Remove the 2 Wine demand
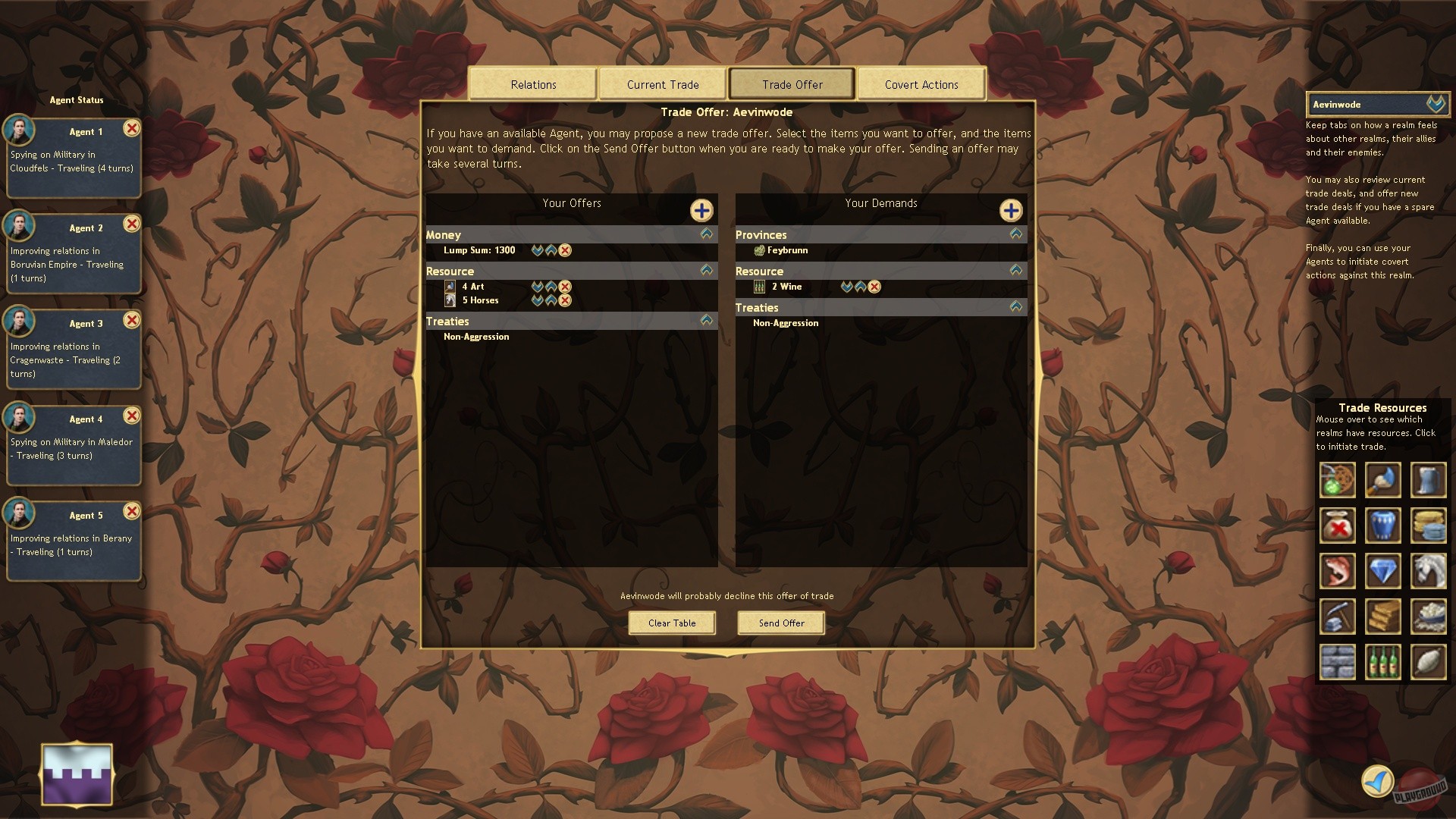The width and height of the screenshot is (1456, 819). click(875, 287)
